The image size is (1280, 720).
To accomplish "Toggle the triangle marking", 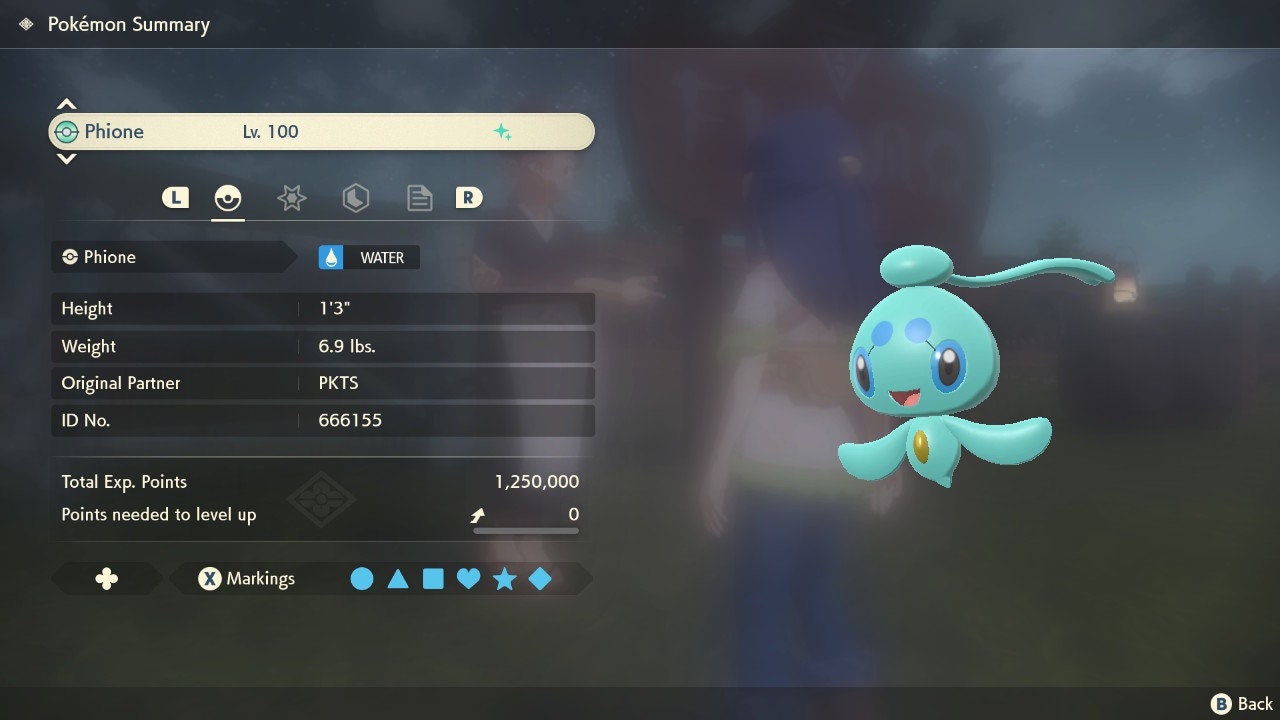I will point(398,579).
